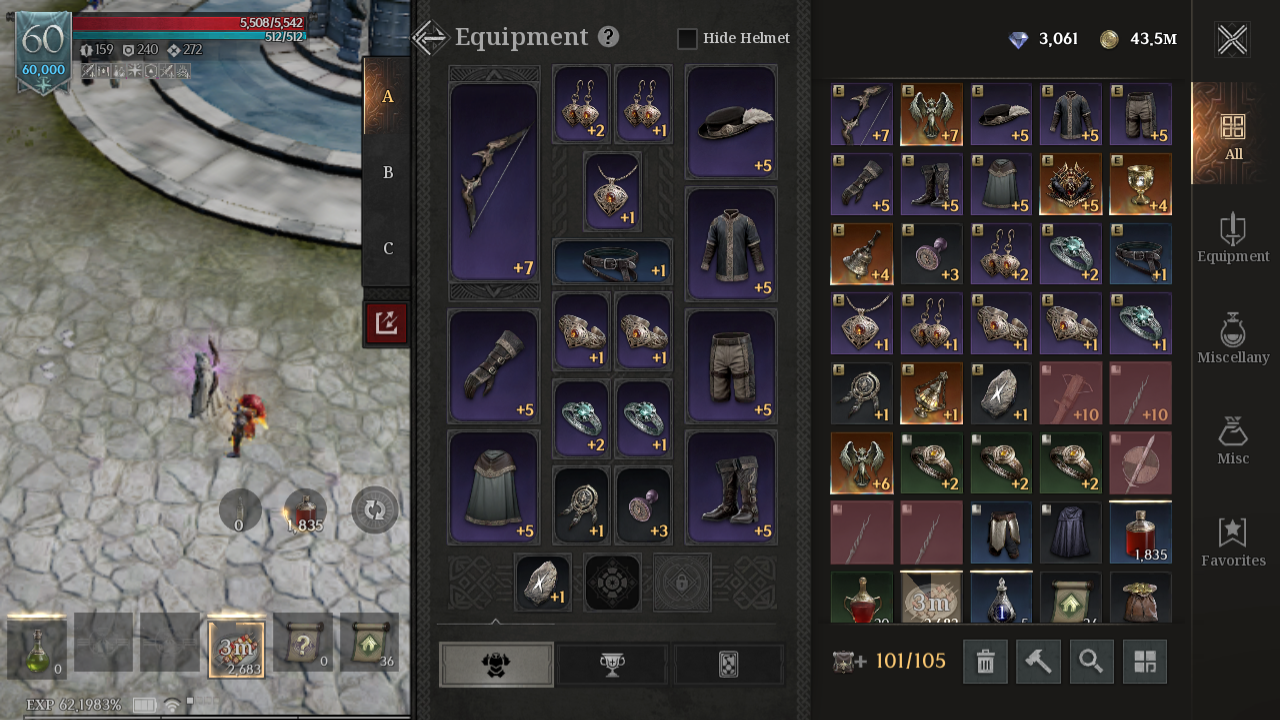The height and width of the screenshot is (720, 1280).
Task: Toggle the Hide Helmet checkbox
Action: 687,39
